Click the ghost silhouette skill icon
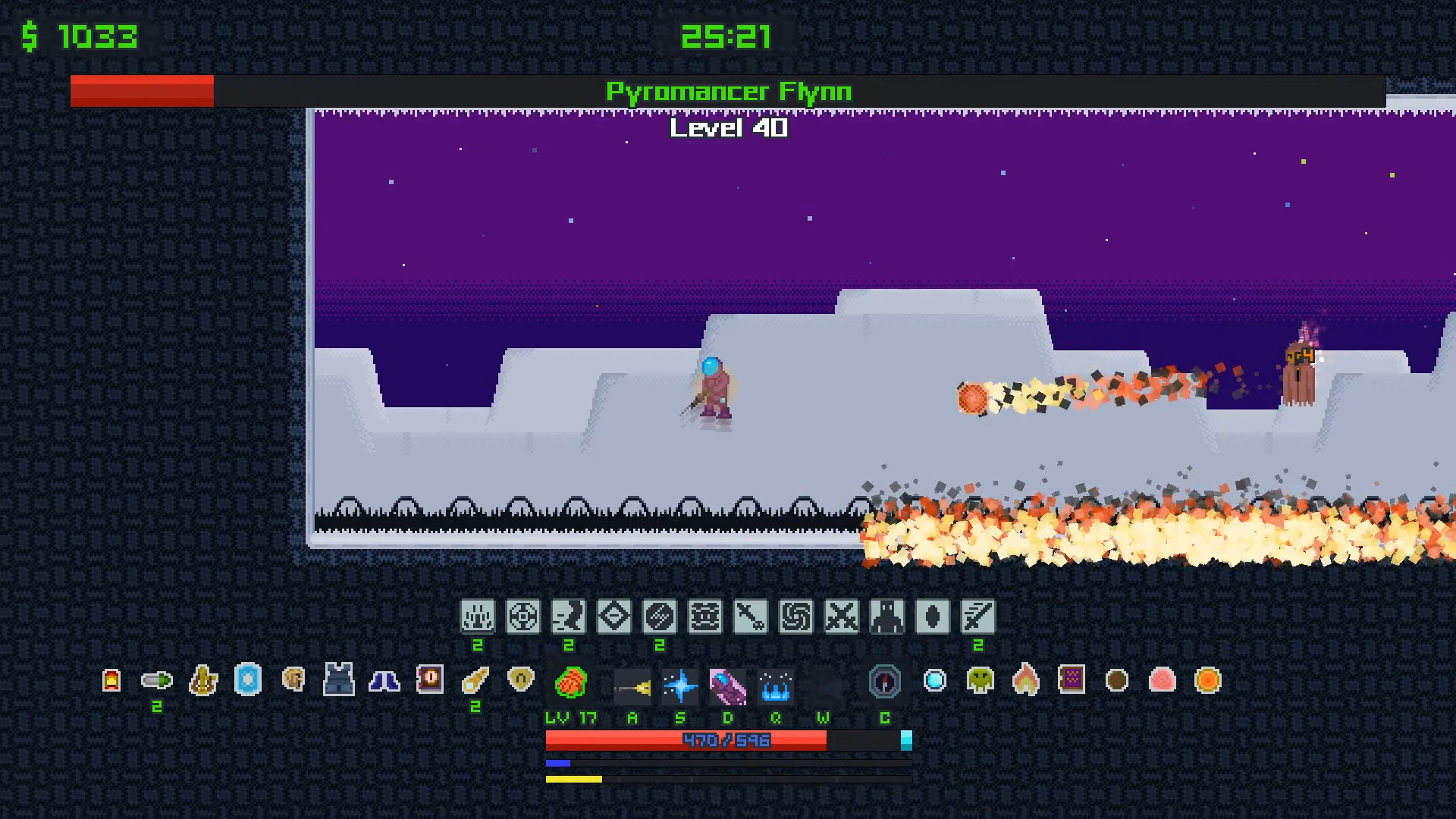The height and width of the screenshot is (819, 1456). click(888, 617)
